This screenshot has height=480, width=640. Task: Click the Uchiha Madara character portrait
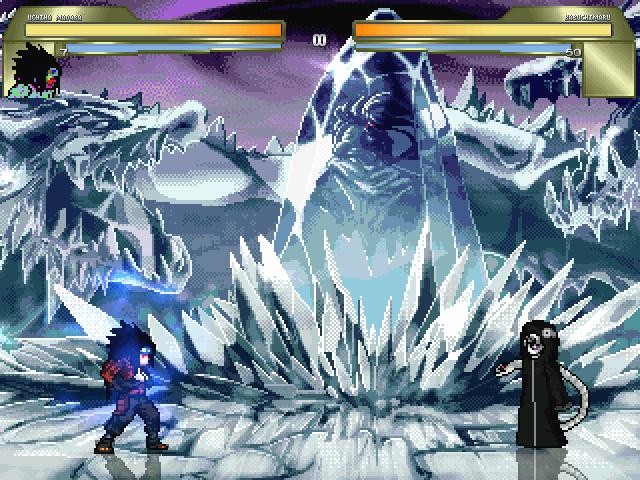[x=32, y=70]
